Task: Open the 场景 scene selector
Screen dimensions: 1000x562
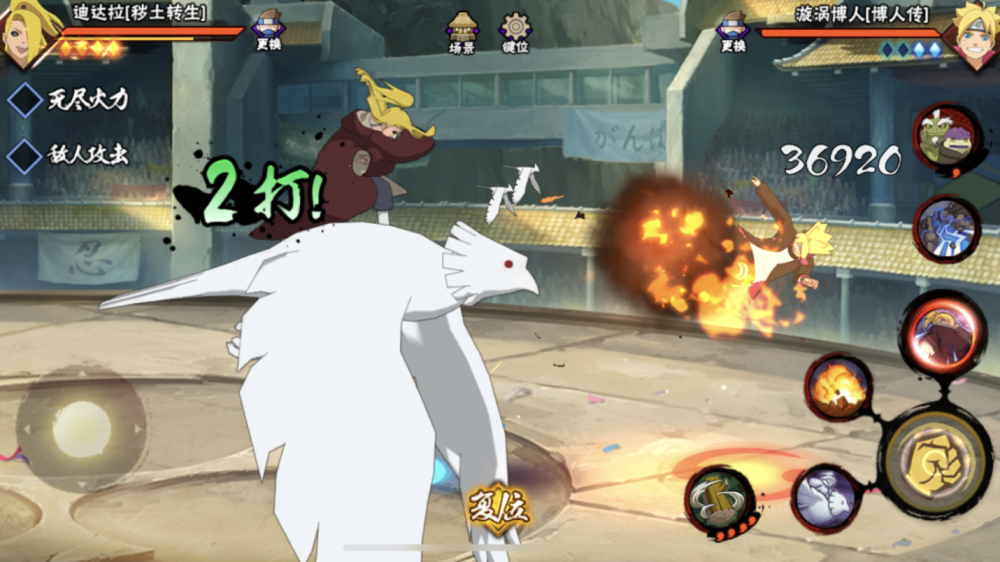Action: pyautogui.click(x=462, y=33)
